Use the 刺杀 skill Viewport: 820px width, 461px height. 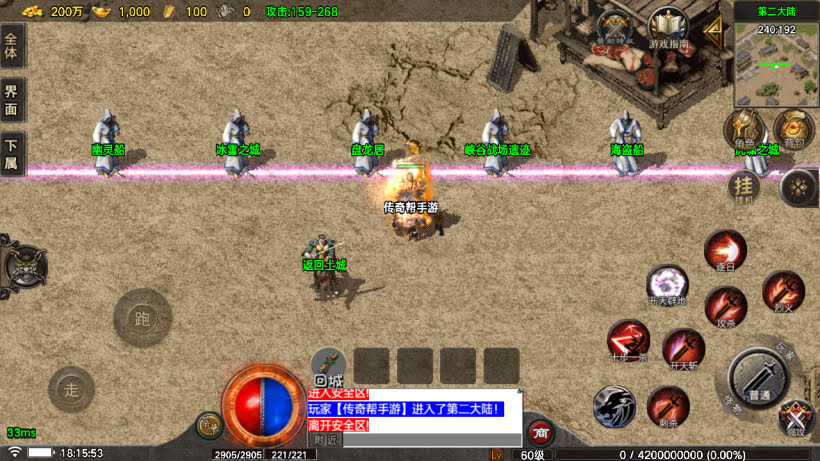[667, 407]
